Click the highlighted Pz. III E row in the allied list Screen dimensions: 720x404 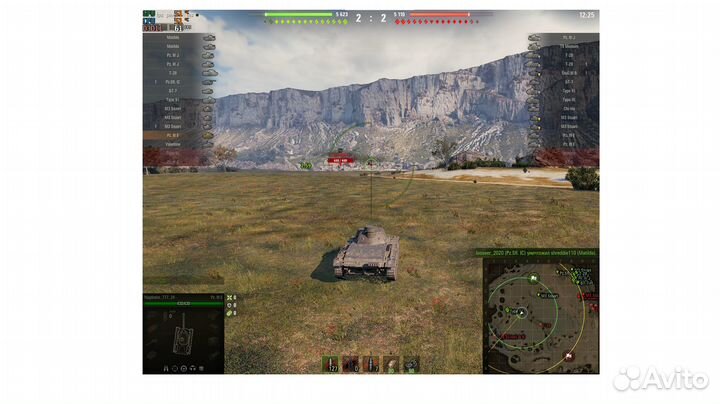(x=180, y=135)
